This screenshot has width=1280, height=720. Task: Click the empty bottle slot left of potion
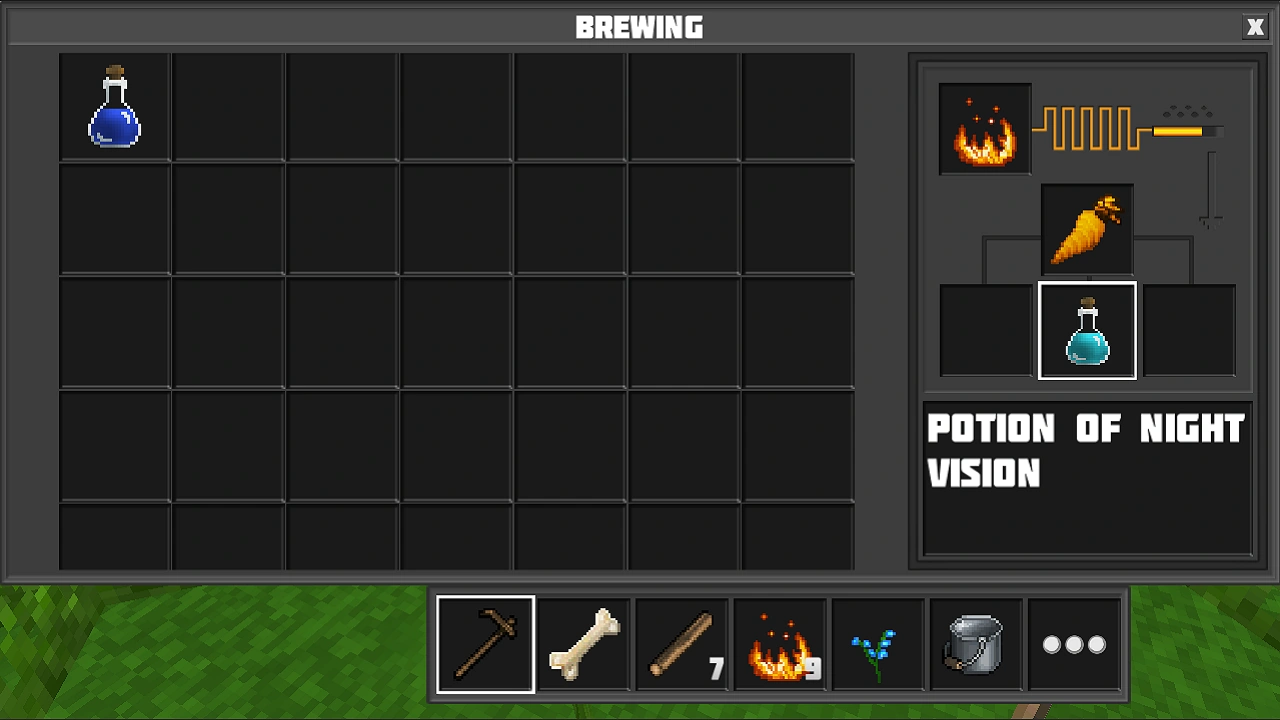[x=985, y=330]
